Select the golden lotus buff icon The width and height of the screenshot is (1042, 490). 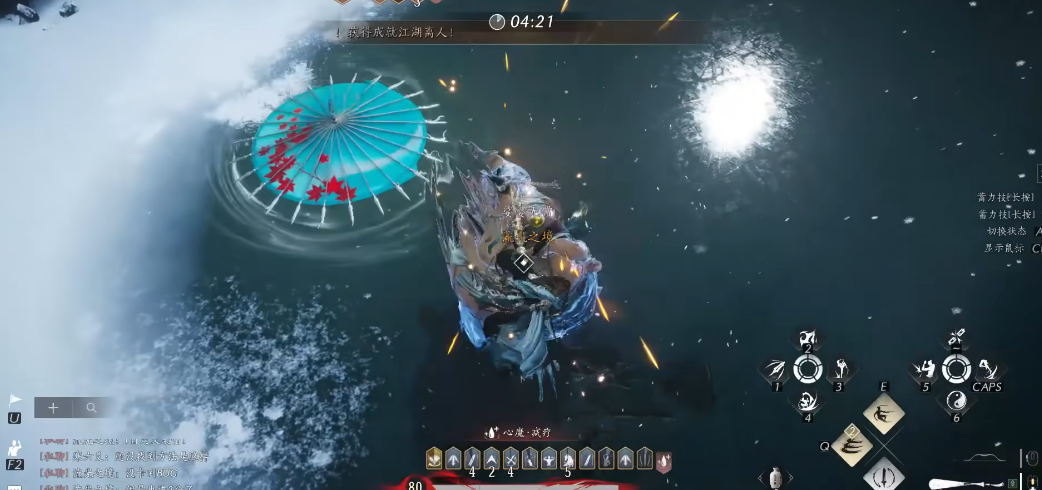tap(434, 459)
